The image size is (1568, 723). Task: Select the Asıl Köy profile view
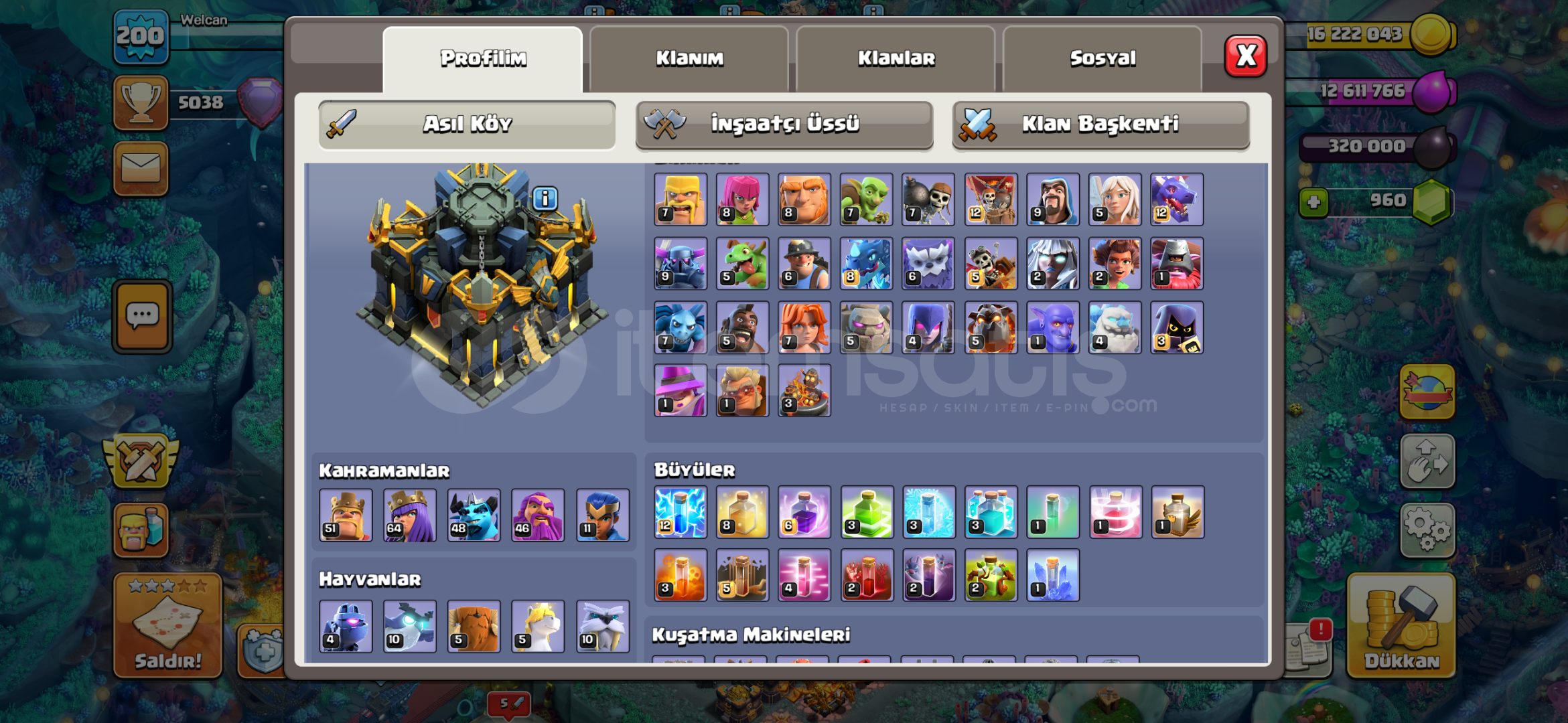tap(468, 124)
